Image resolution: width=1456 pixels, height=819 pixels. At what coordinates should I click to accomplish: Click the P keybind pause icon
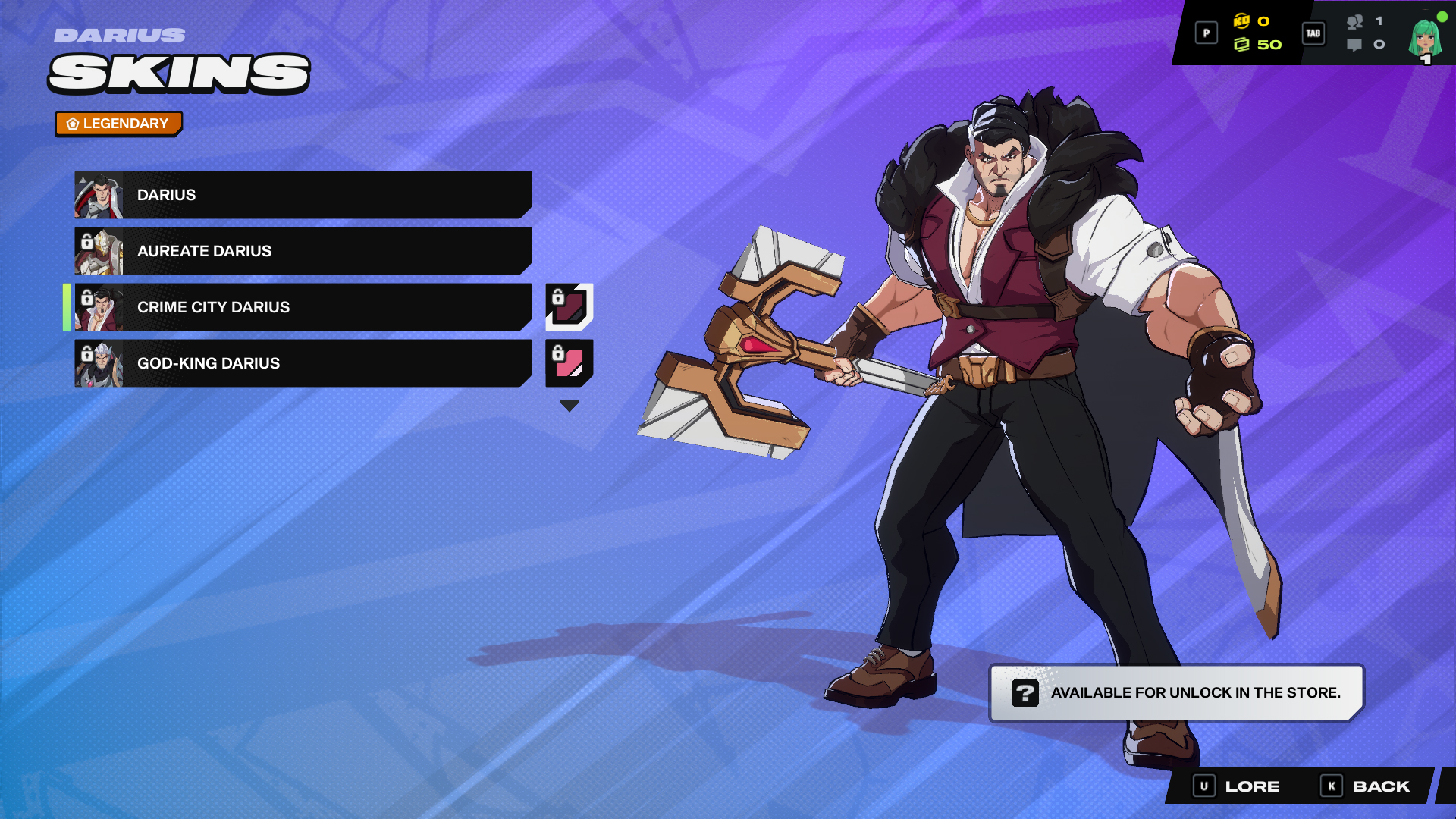click(x=1206, y=33)
